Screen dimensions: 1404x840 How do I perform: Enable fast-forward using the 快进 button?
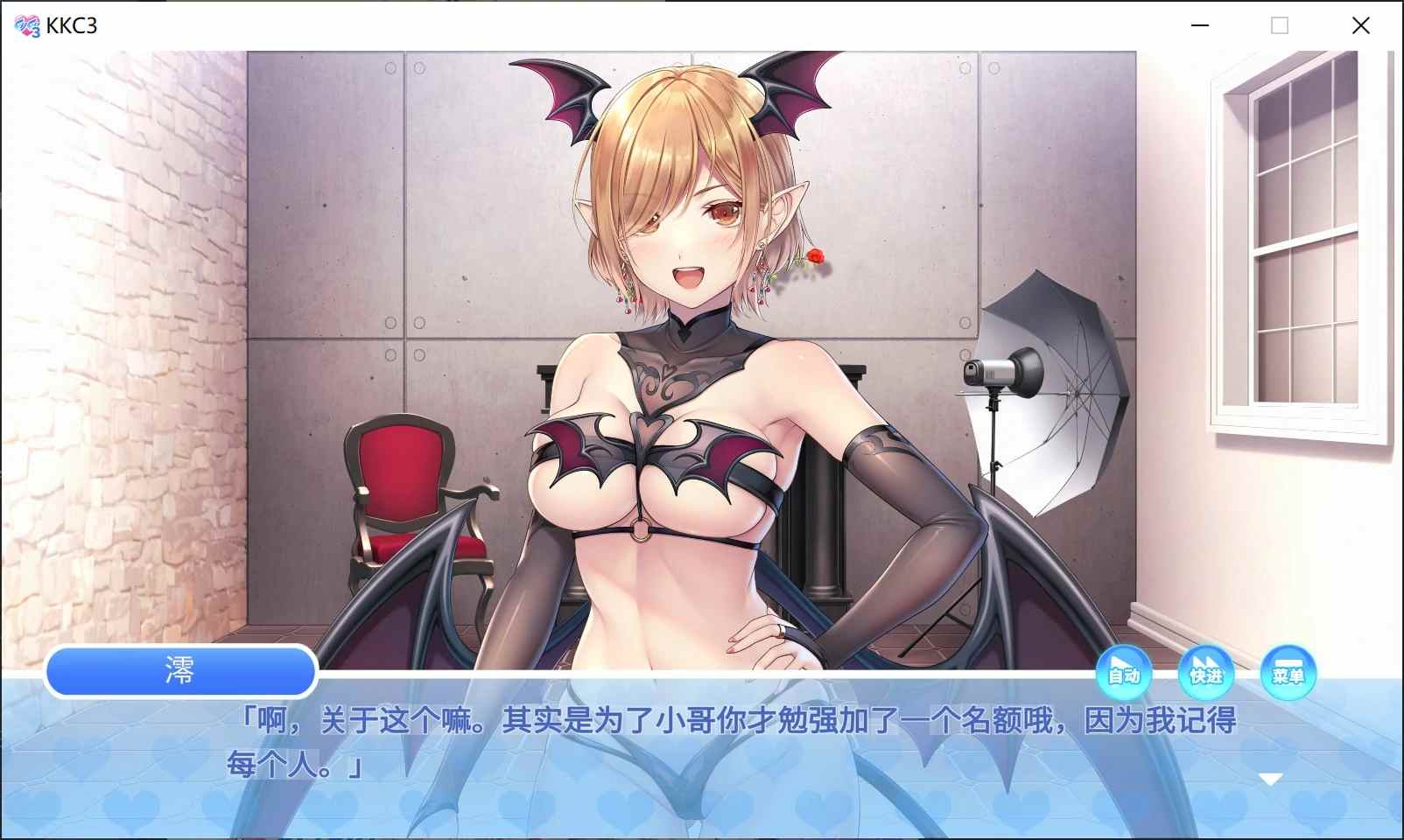(1206, 674)
